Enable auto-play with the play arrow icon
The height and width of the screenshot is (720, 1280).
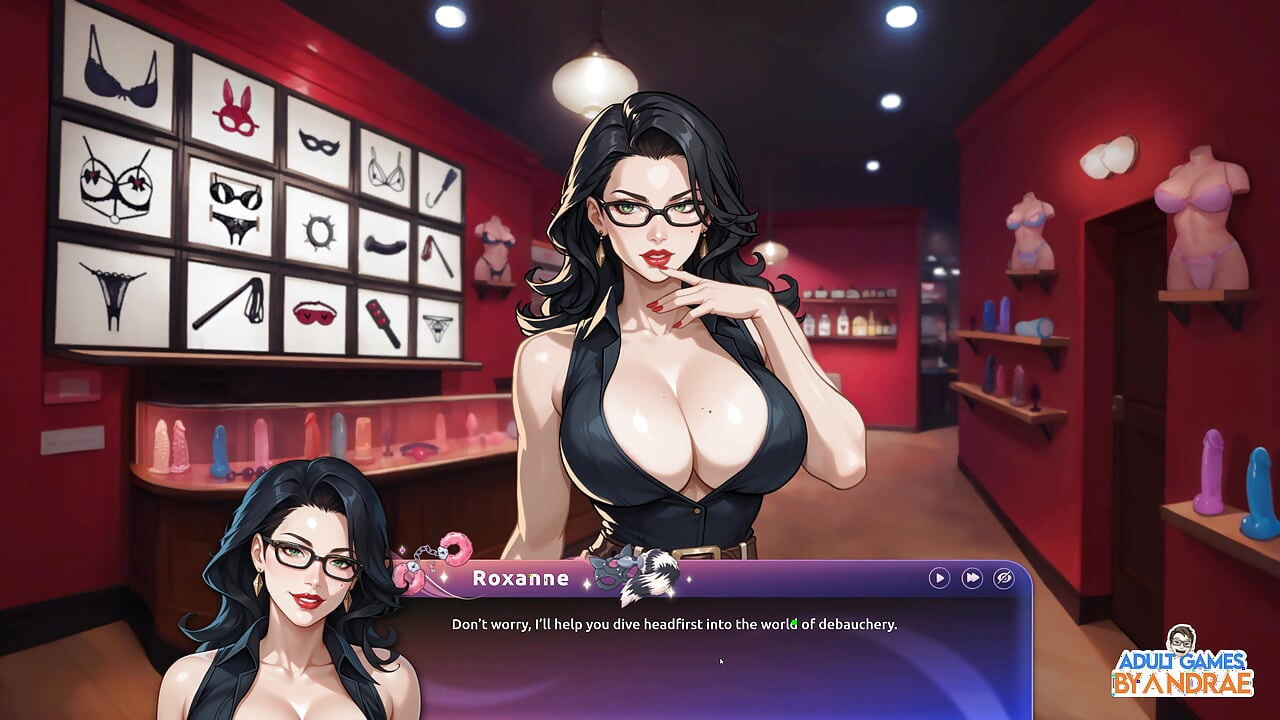coord(938,578)
